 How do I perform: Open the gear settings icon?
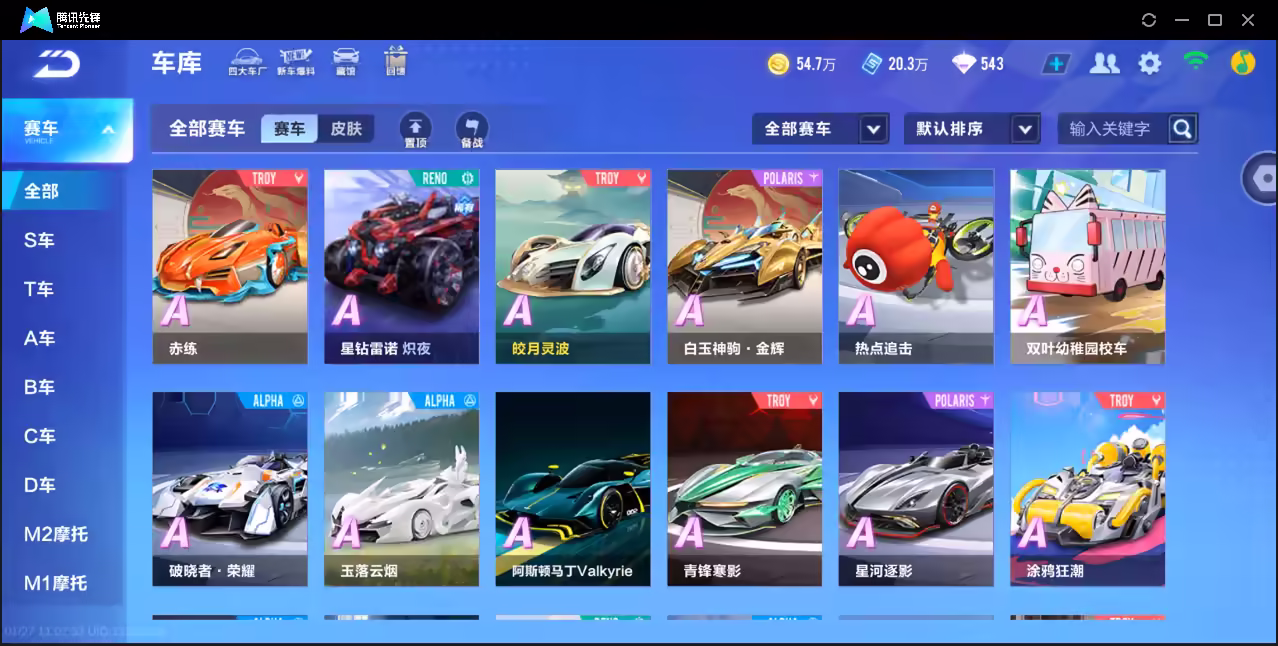click(1150, 64)
